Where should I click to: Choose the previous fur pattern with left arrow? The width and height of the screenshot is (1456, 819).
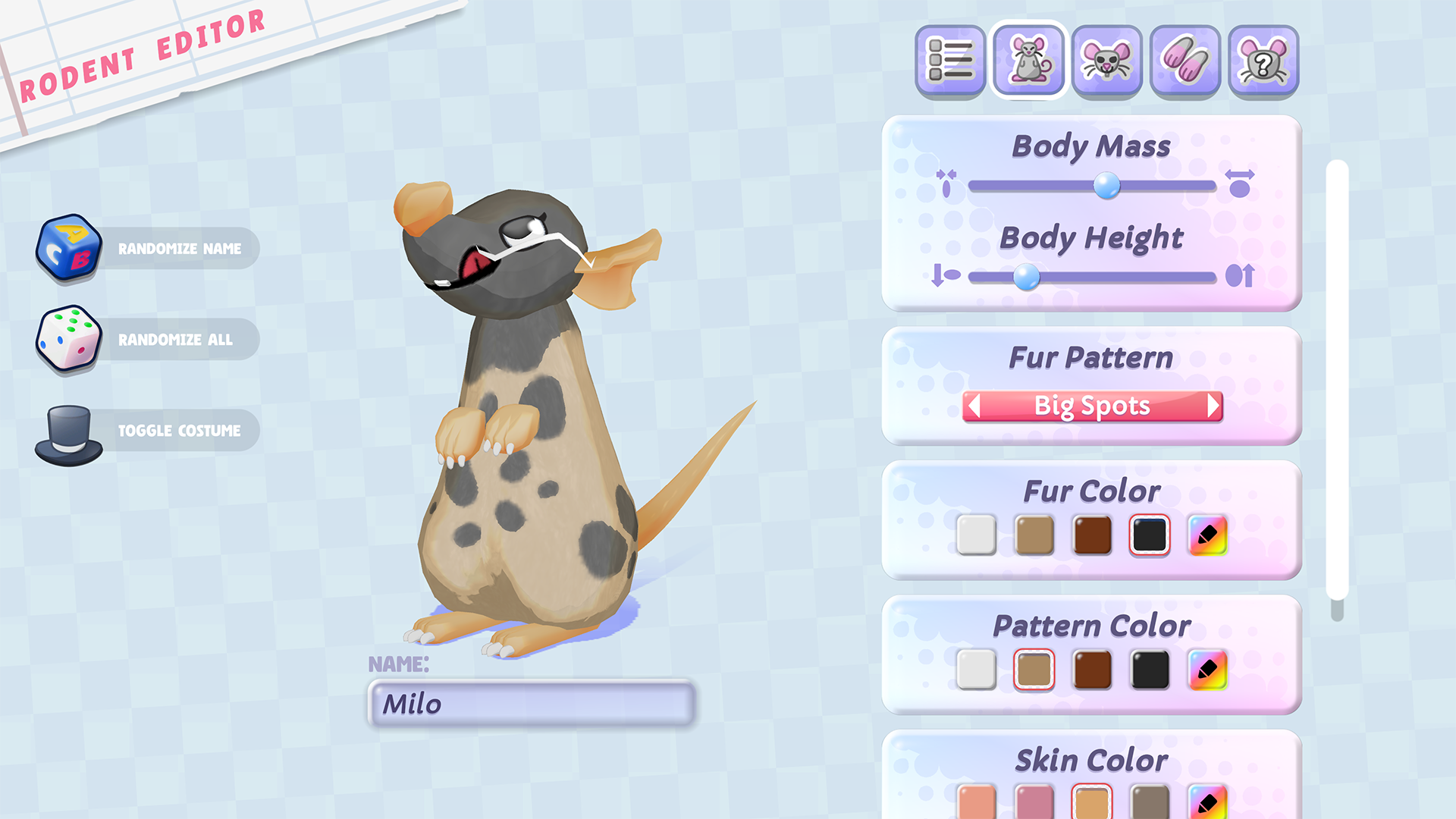click(x=975, y=406)
